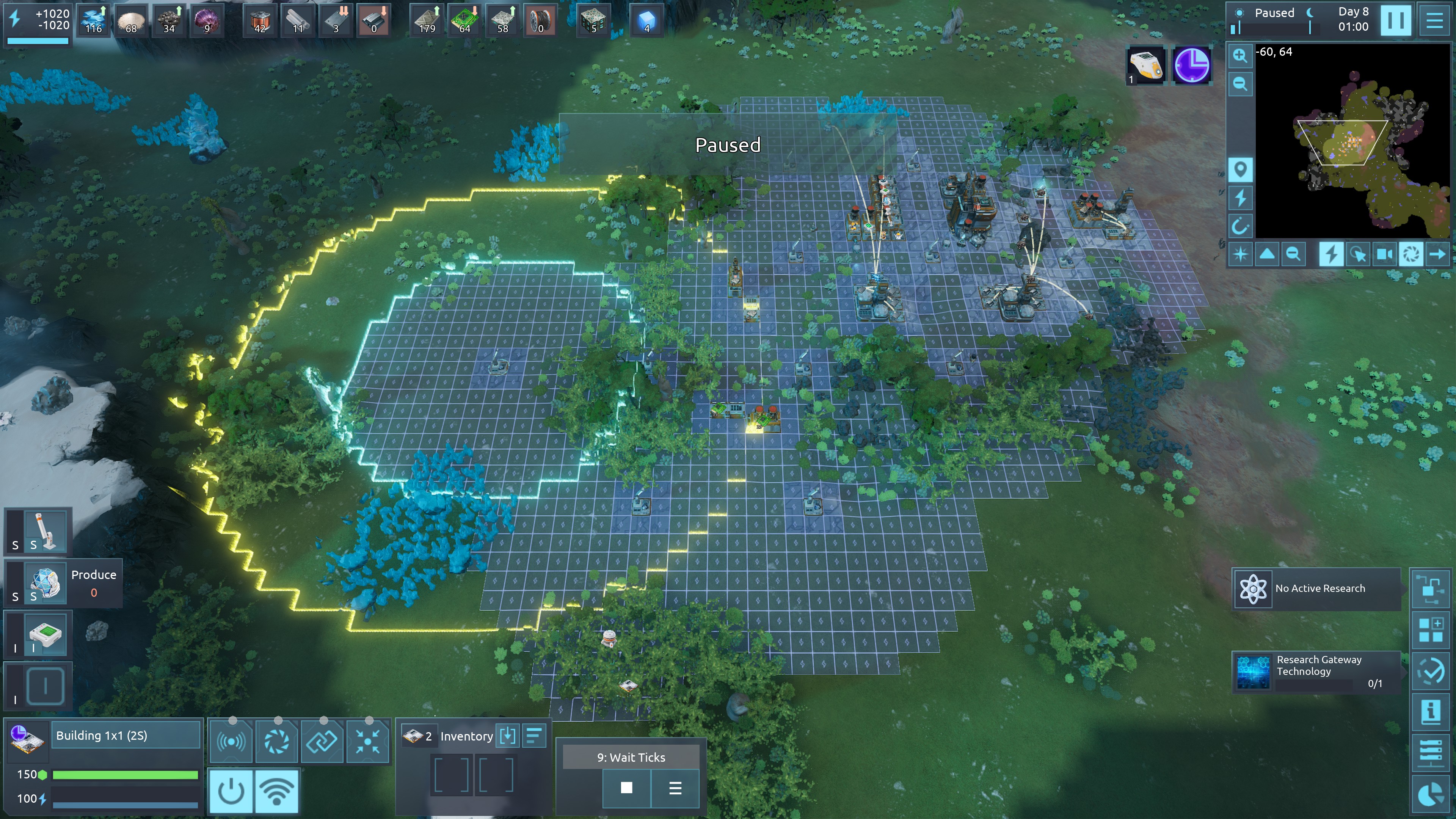
Task: Open the info book codex
Action: pyautogui.click(x=1431, y=711)
